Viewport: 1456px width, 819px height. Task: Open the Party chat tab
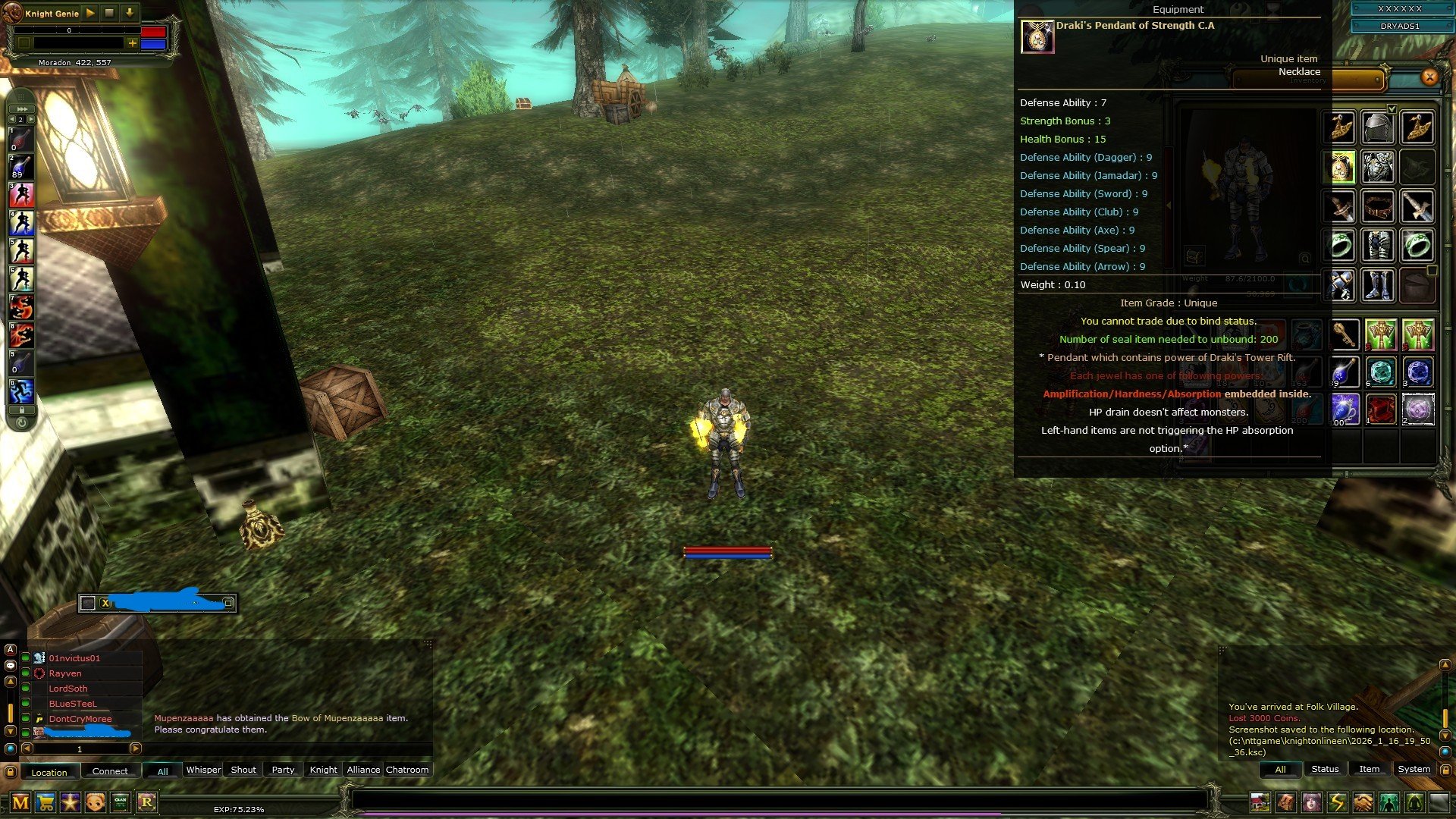pyautogui.click(x=283, y=770)
